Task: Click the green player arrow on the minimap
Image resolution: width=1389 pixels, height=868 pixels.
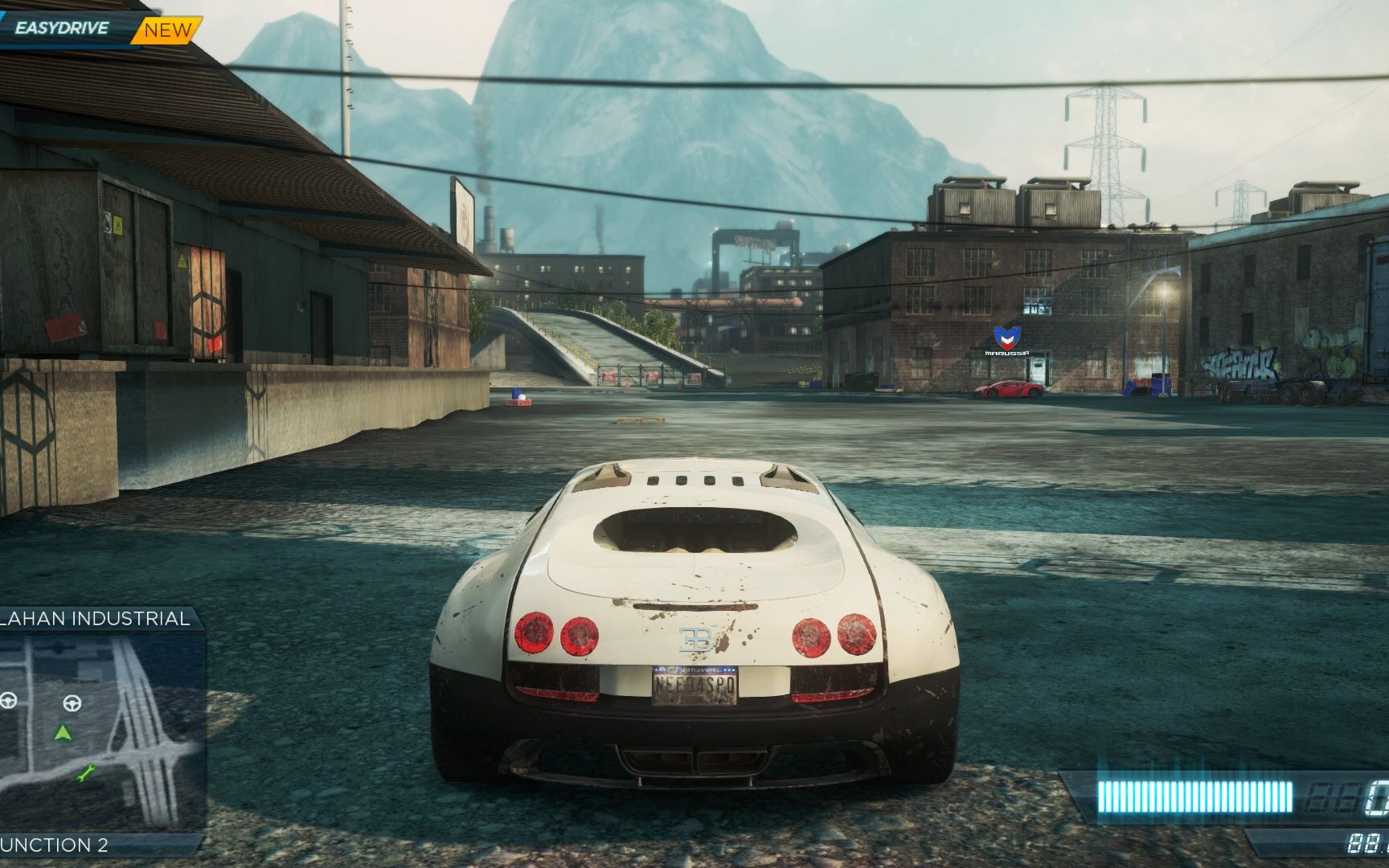Action: (x=63, y=733)
